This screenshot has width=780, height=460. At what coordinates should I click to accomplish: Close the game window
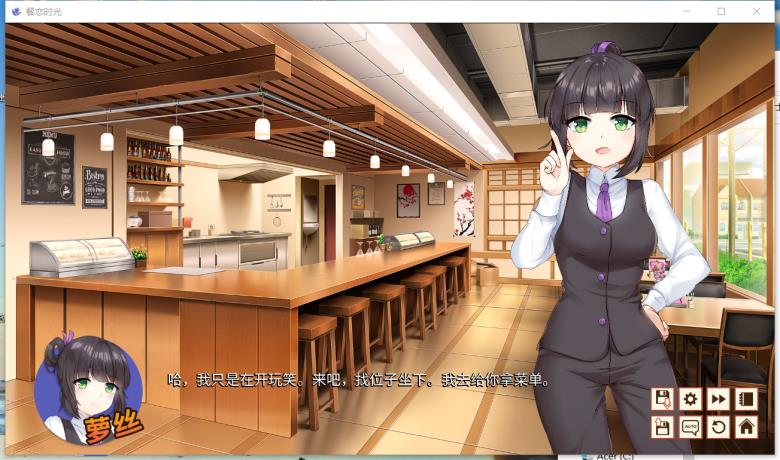758,11
